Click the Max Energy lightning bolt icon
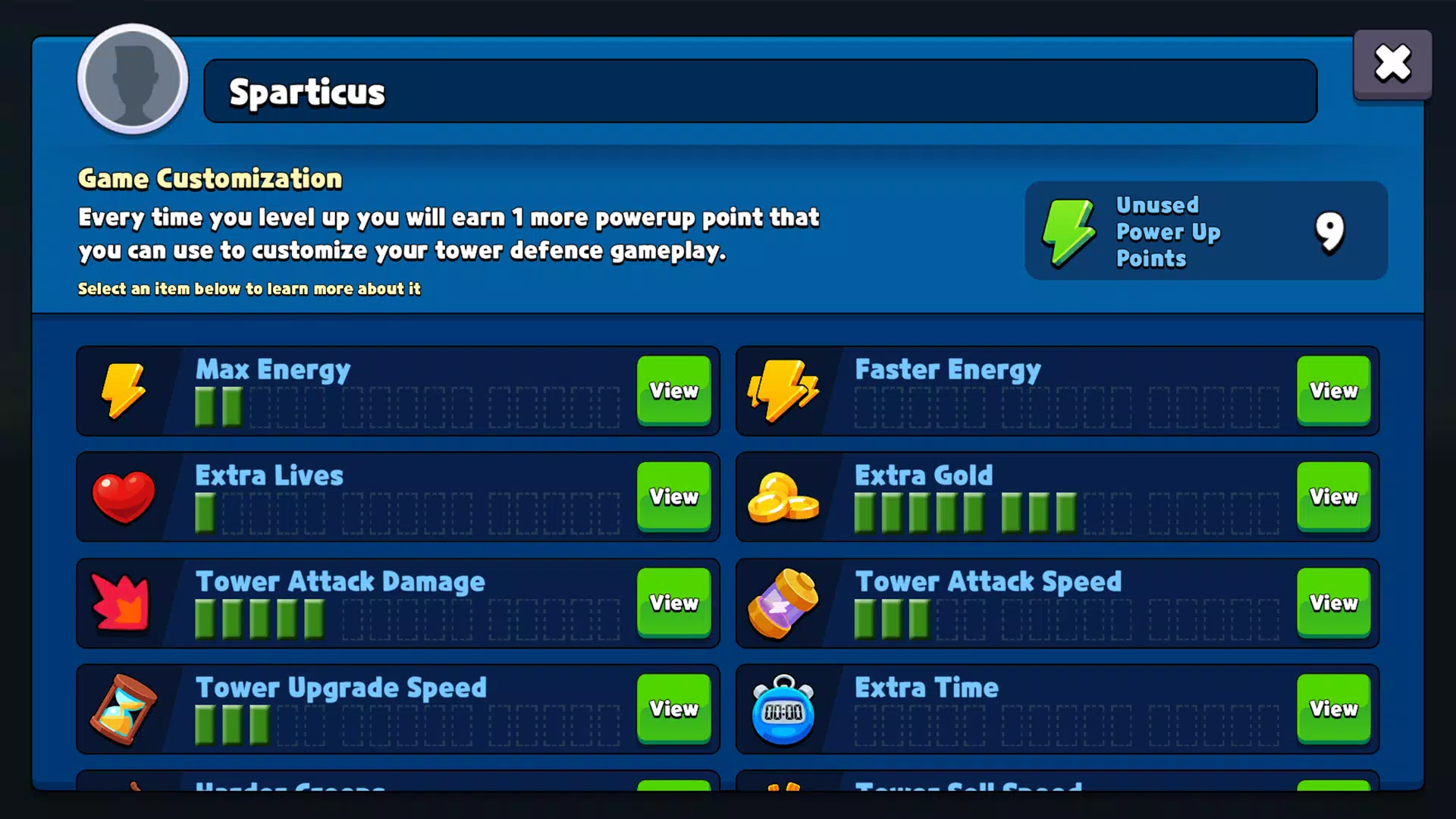Viewport: 1456px width, 819px height. click(x=124, y=391)
